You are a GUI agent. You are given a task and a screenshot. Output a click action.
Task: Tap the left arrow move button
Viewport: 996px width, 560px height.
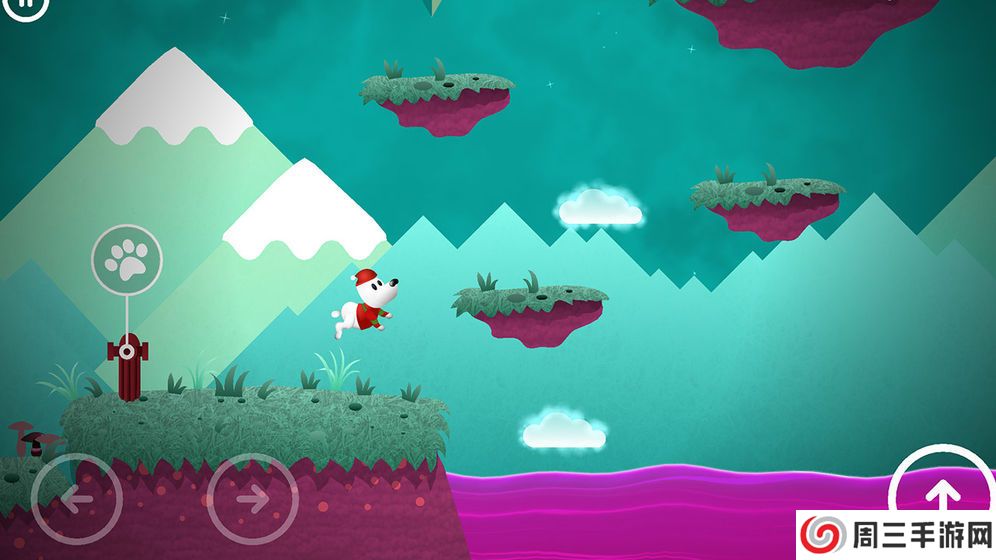click(77, 498)
